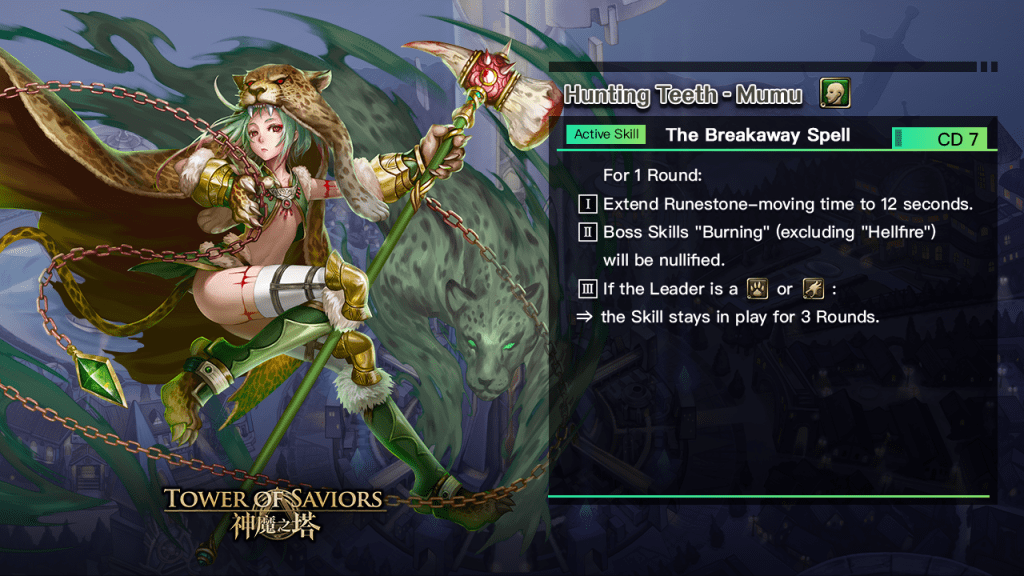This screenshot has width=1024, height=576.
Task: Click the elf icon after the word "or"
Action: pos(812,289)
